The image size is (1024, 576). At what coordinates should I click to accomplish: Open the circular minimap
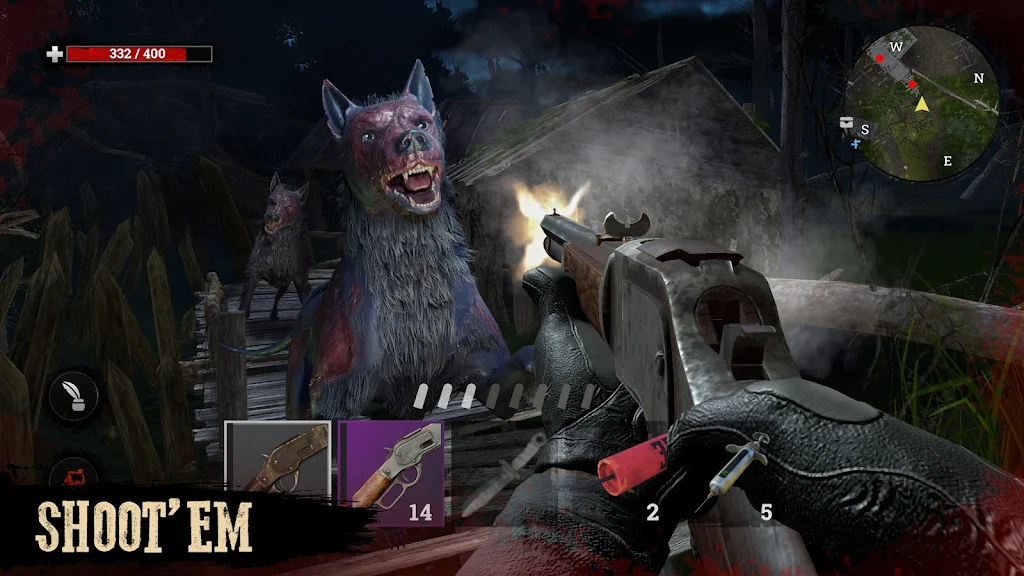pos(920,103)
